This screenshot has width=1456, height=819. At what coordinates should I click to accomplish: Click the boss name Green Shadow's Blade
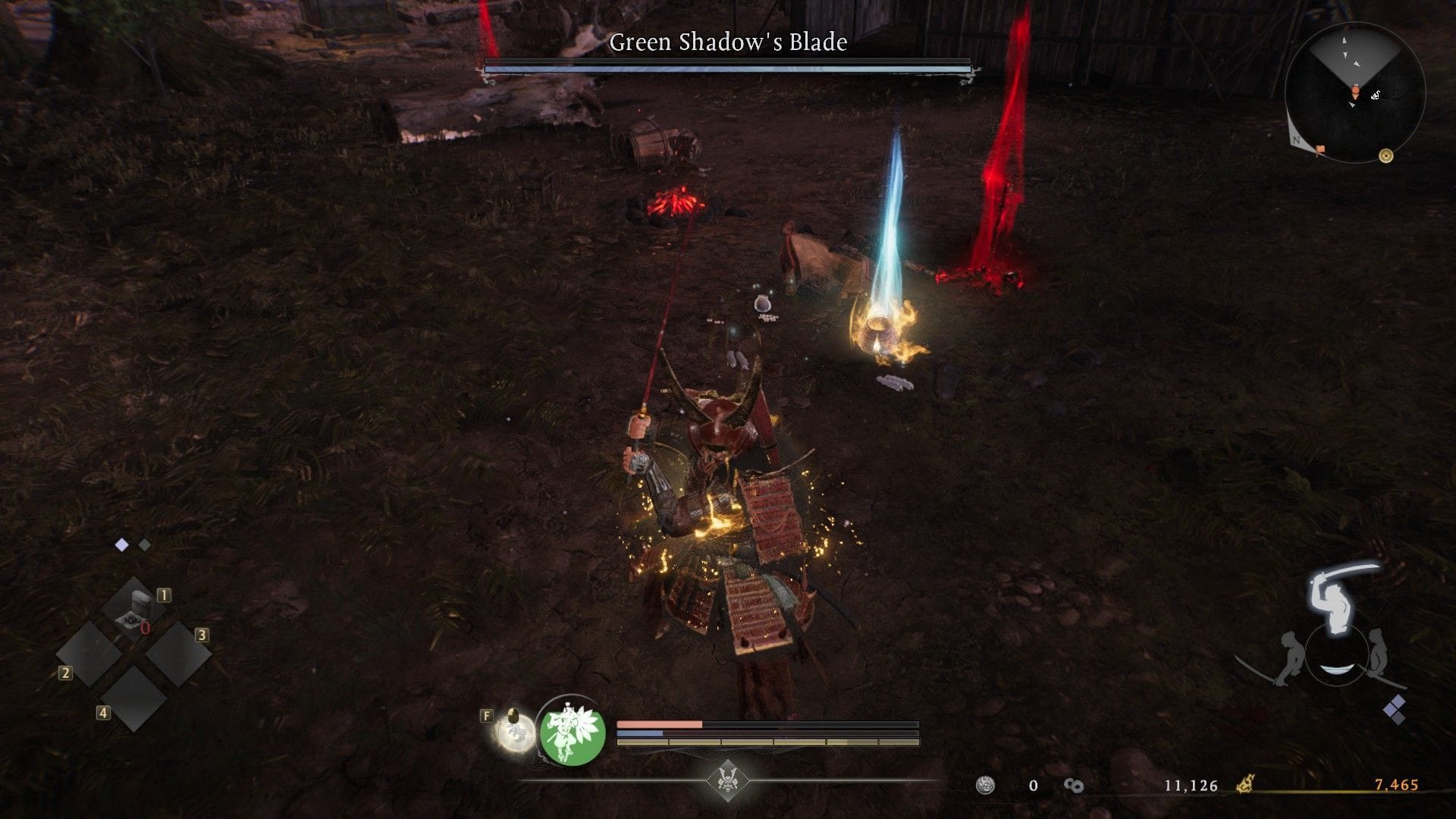click(727, 43)
